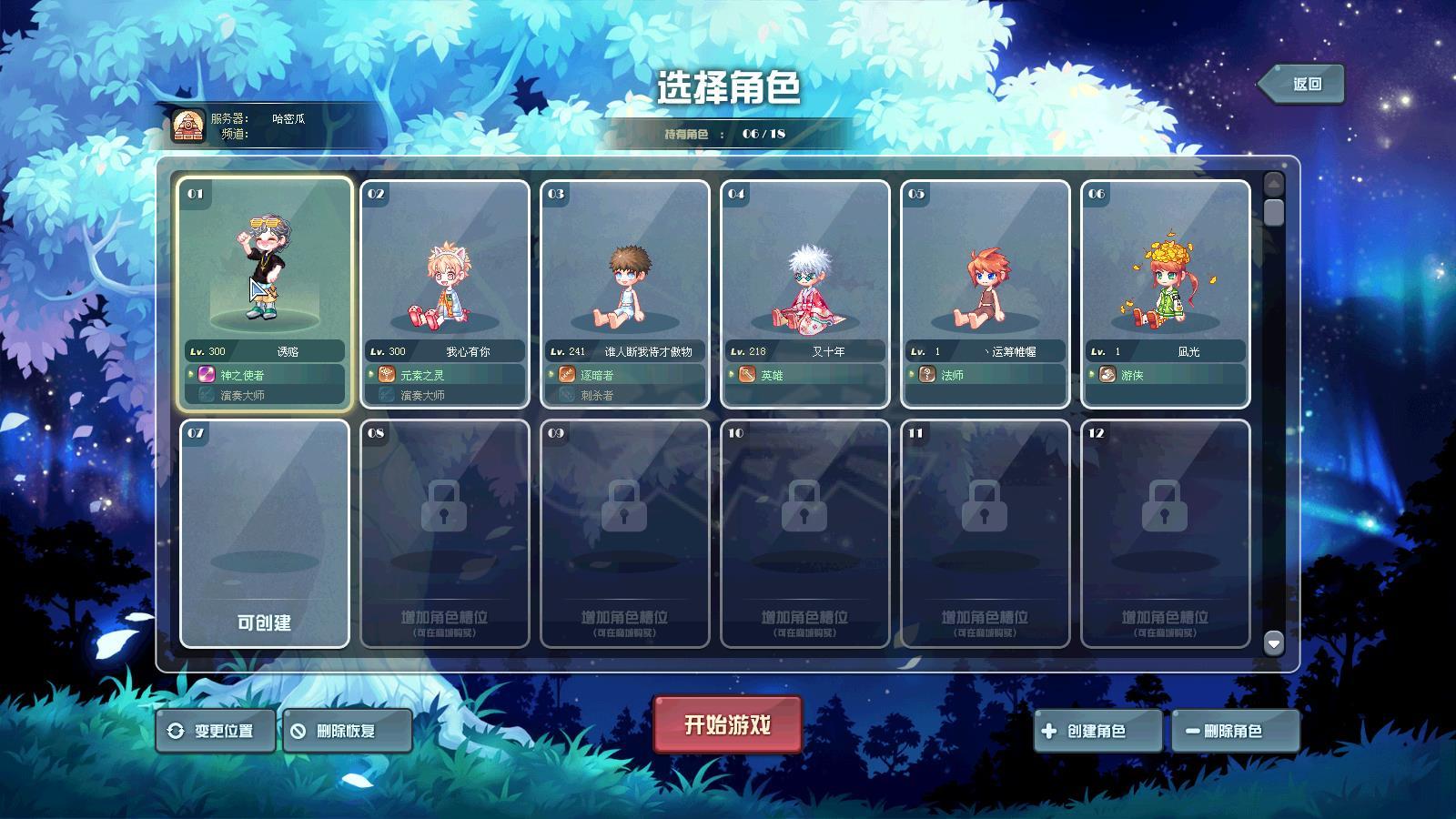Start the game with 开始游戏 button

pos(727,724)
